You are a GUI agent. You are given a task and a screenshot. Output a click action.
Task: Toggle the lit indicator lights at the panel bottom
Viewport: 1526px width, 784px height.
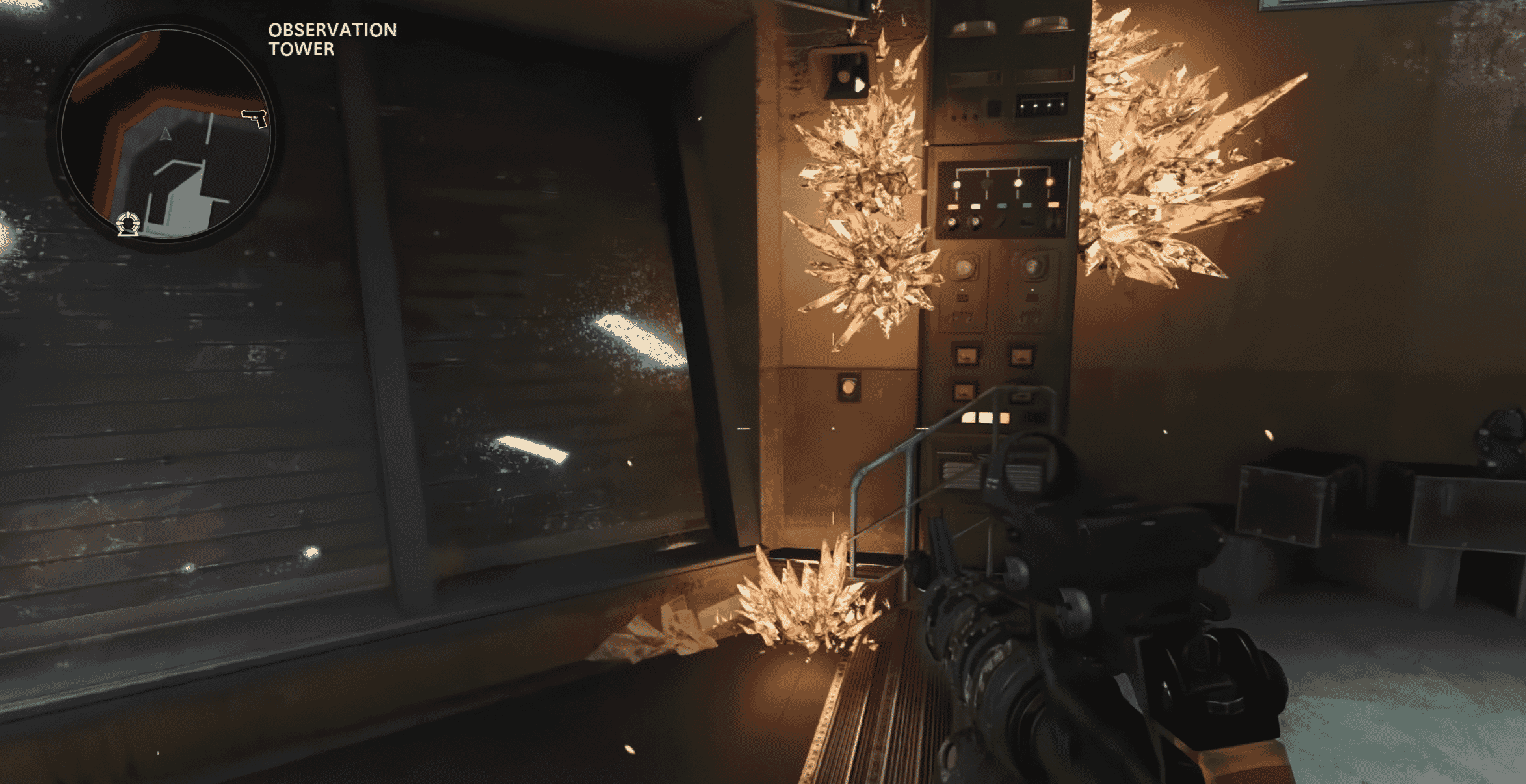pyautogui.click(x=985, y=416)
